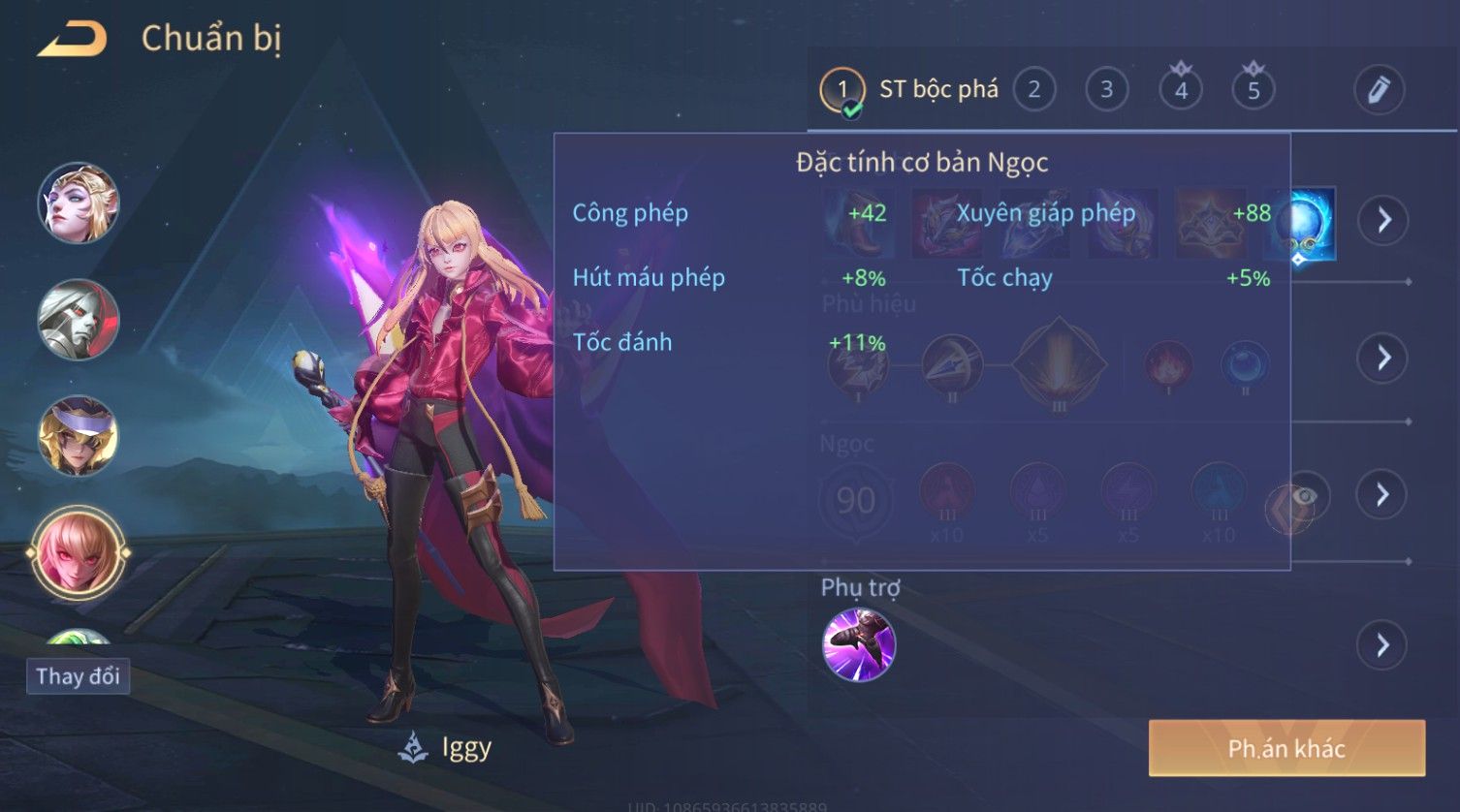Choose preset slot 4
The image size is (1460, 812).
point(1180,91)
